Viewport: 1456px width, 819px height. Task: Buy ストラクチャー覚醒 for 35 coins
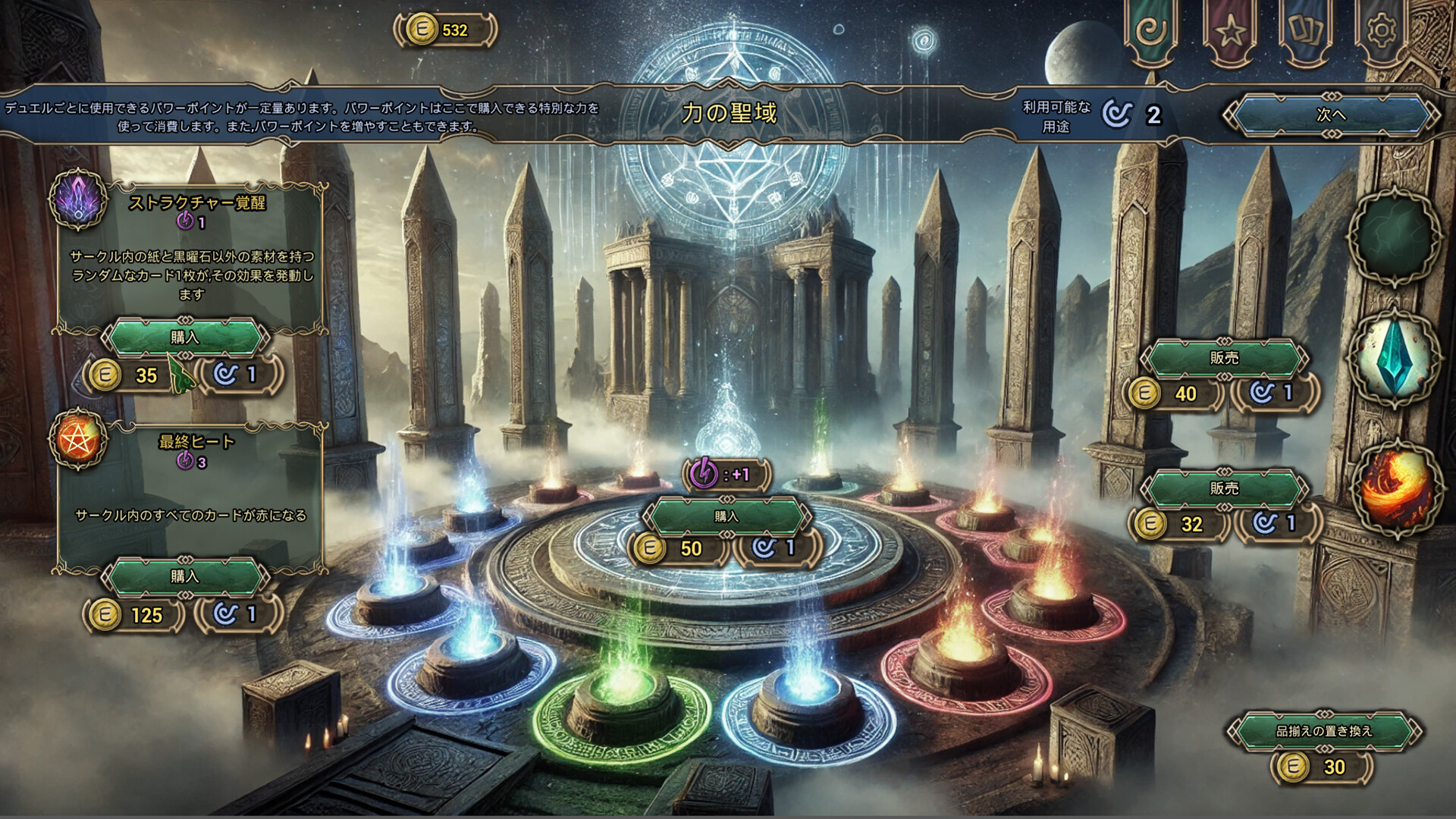(x=185, y=337)
